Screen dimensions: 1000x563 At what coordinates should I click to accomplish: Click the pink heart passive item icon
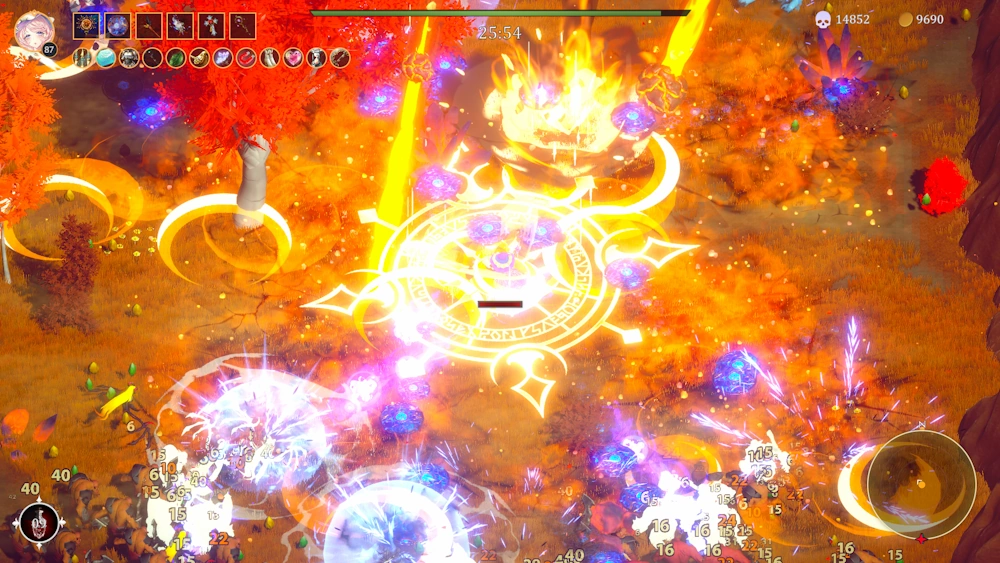293,58
